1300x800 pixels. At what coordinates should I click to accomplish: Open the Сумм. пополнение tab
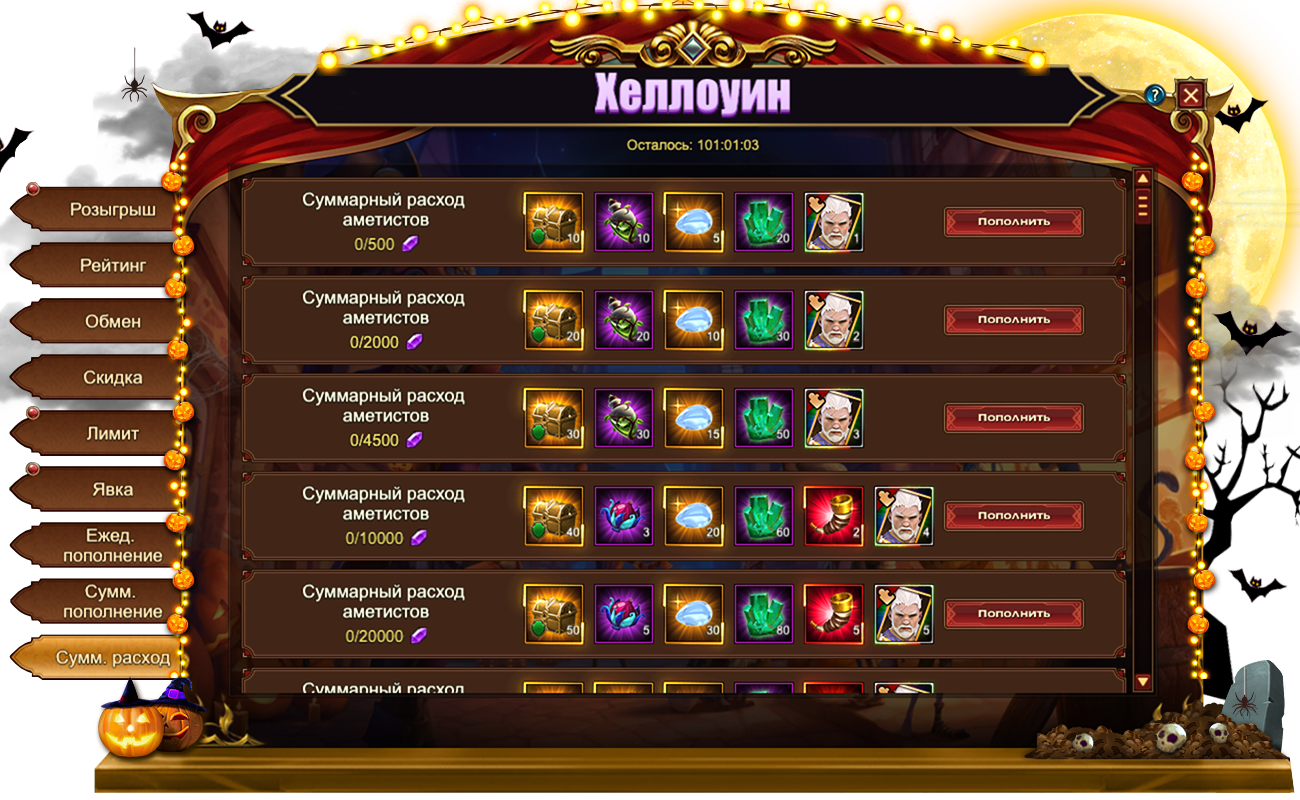pyautogui.click(x=98, y=601)
